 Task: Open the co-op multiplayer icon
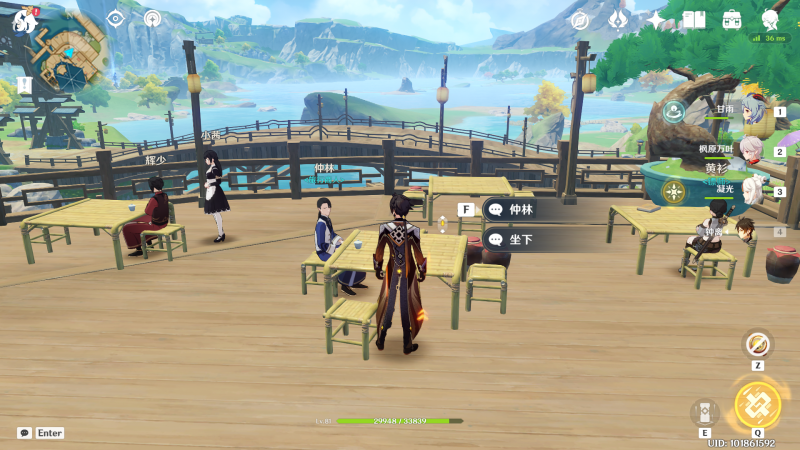[152, 19]
